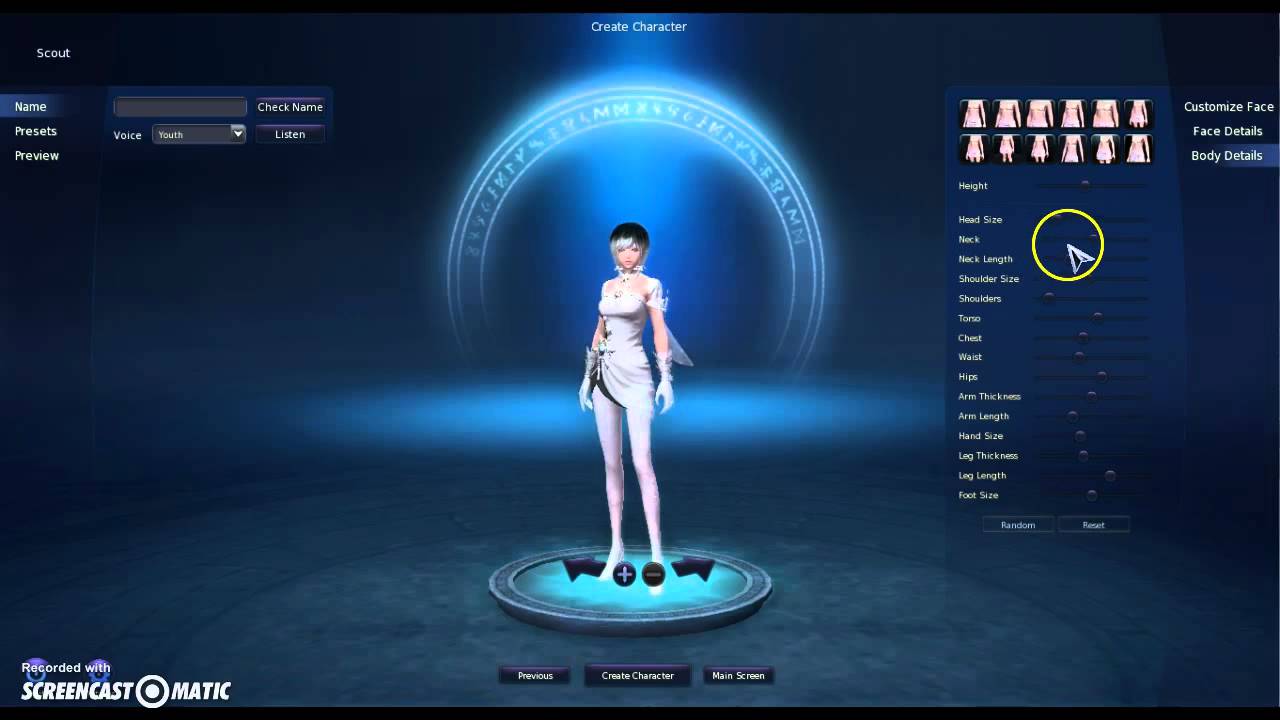1280x720 pixels.
Task: Click the zoom in plus icon under the character
Action: point(625,574)
